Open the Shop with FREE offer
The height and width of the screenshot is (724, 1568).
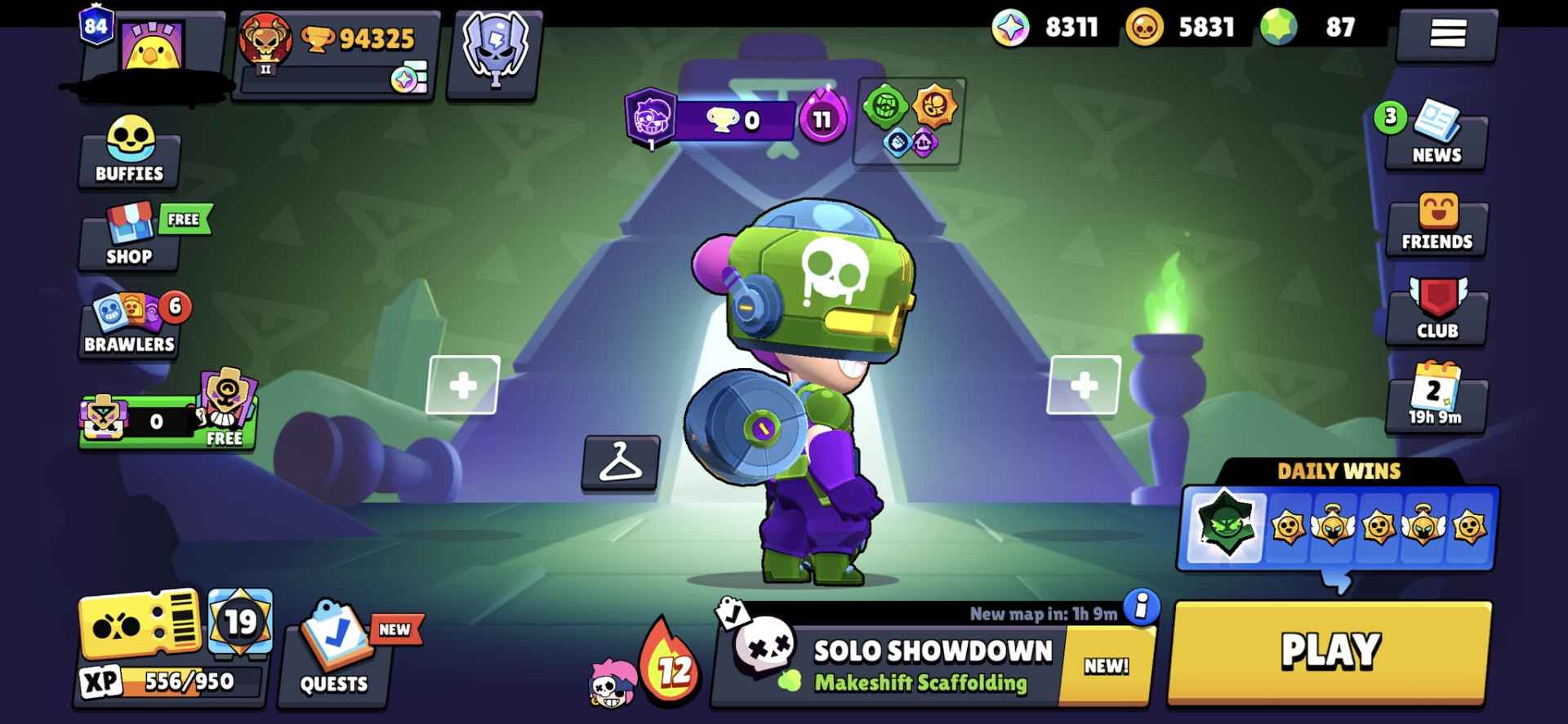pyautogui.click(x=131, y=242)
